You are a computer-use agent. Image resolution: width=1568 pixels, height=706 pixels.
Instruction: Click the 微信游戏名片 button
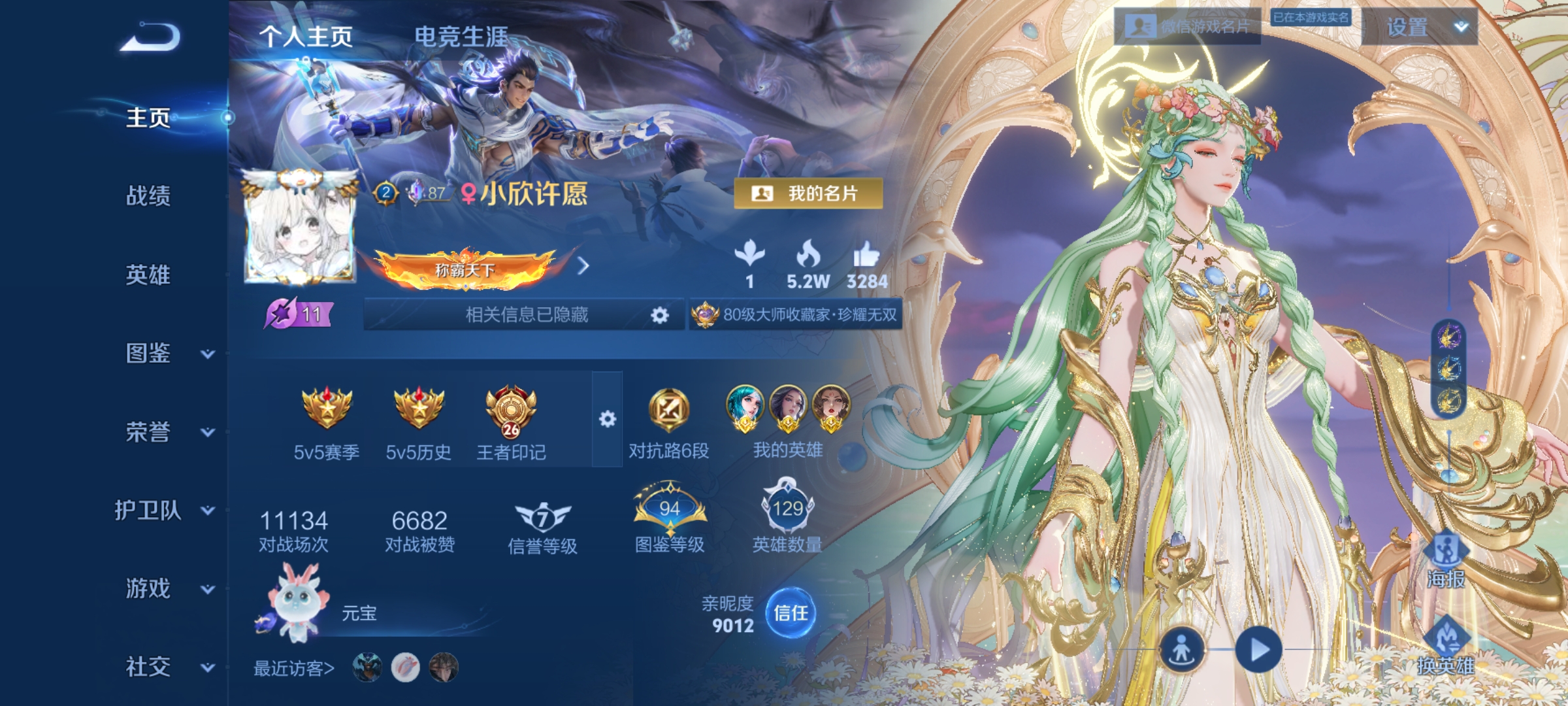click(1187, 27)
